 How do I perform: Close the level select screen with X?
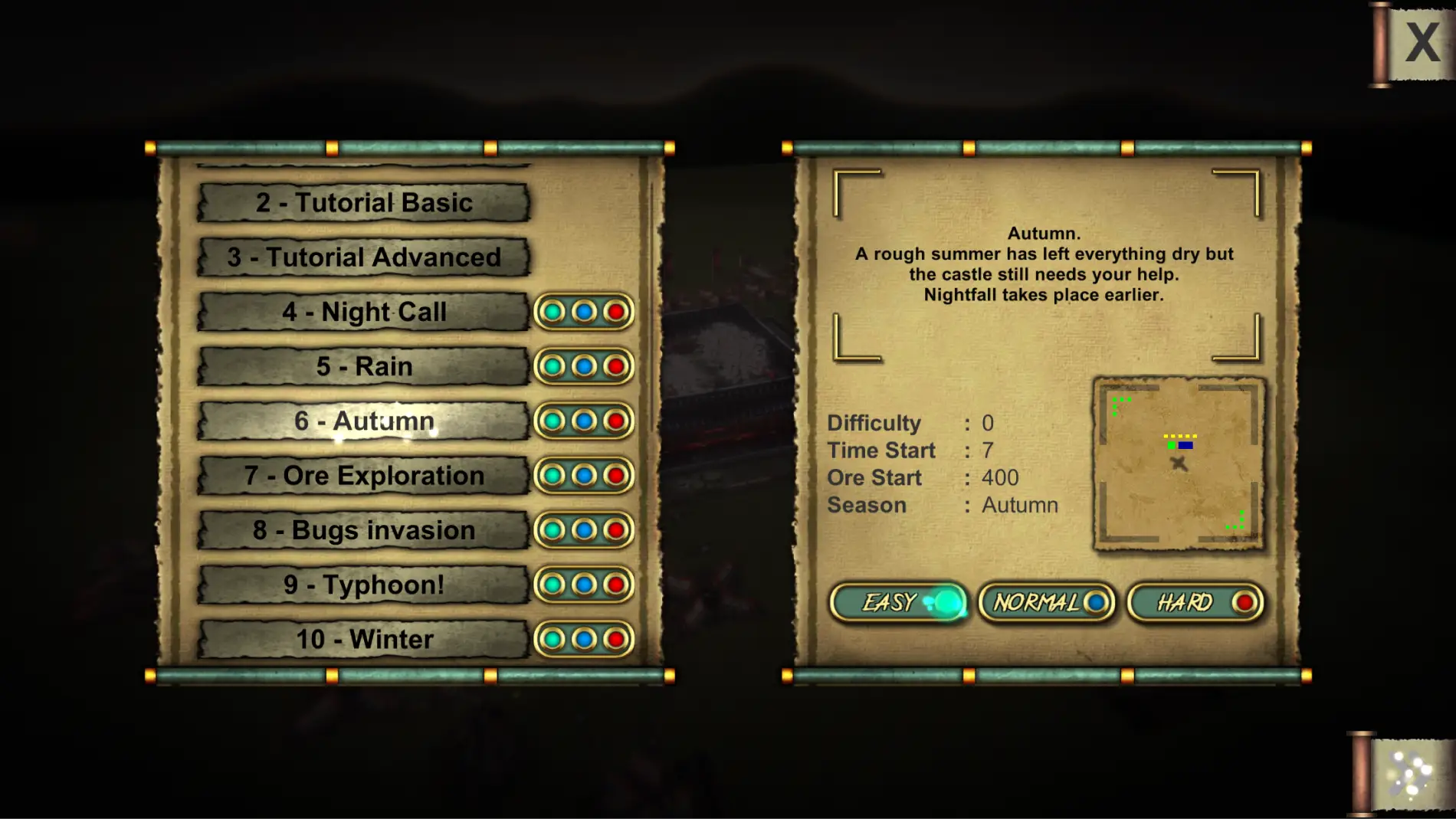click(1422, 43)
